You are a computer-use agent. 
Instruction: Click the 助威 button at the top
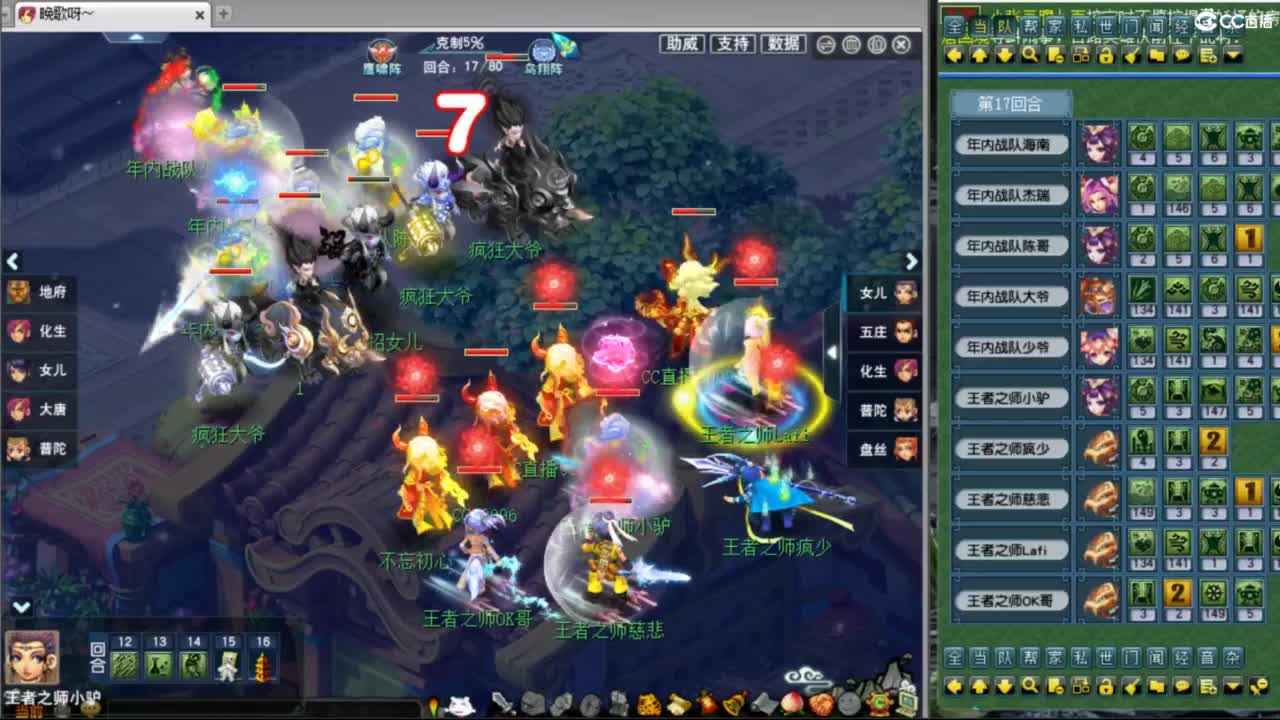click(x=680, y=44)
